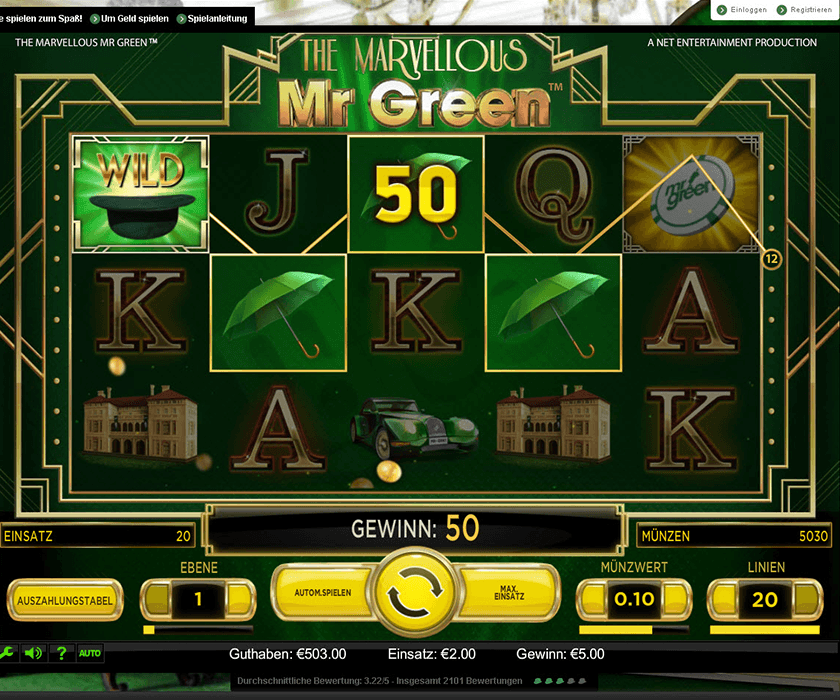Open the Auszahlungstabelle paytable
Screen dimensions: 840x700
point(65,601)
